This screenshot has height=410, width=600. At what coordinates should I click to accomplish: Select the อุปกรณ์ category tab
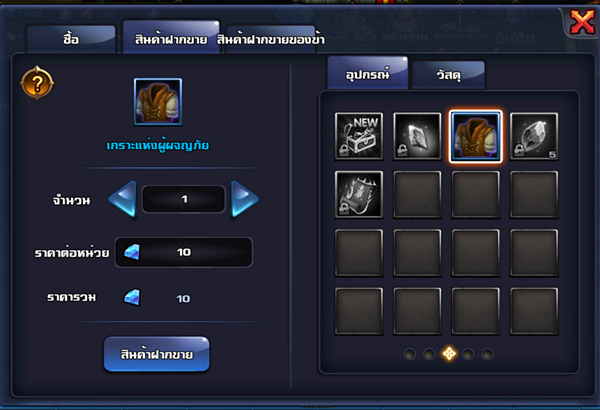pos(367,75)
